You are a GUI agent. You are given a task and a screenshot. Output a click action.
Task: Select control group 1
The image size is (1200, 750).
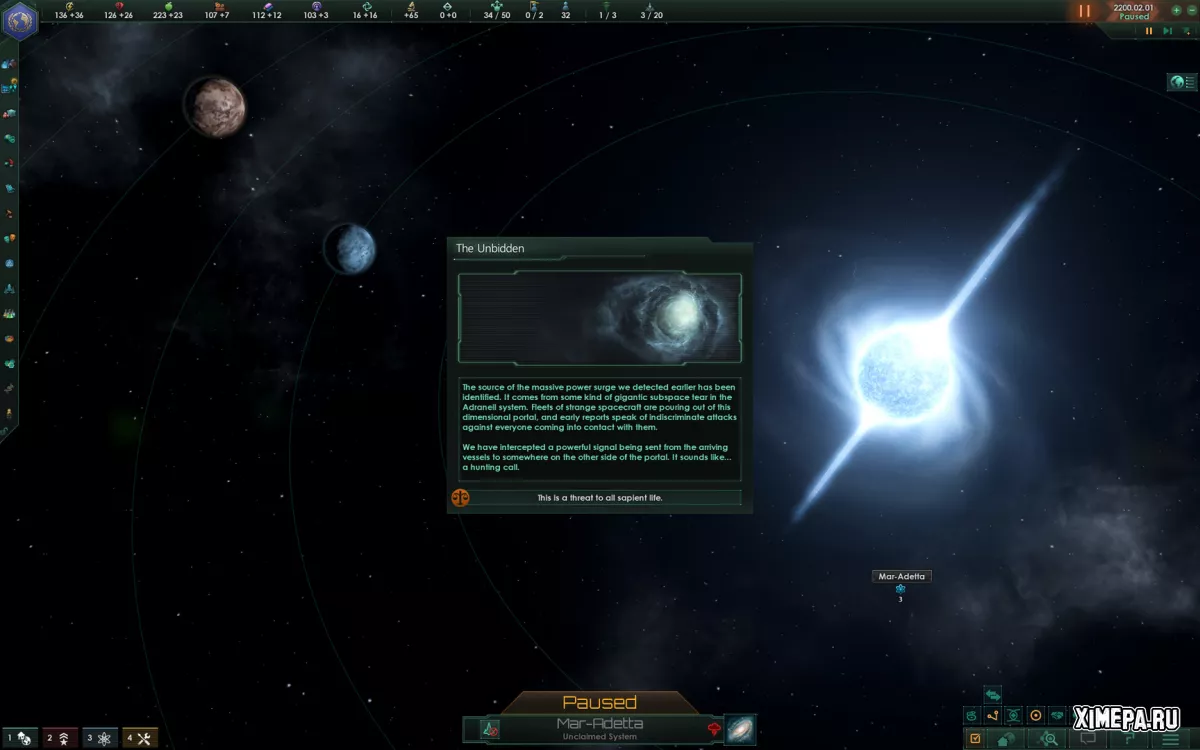click(x=20, y=738)
